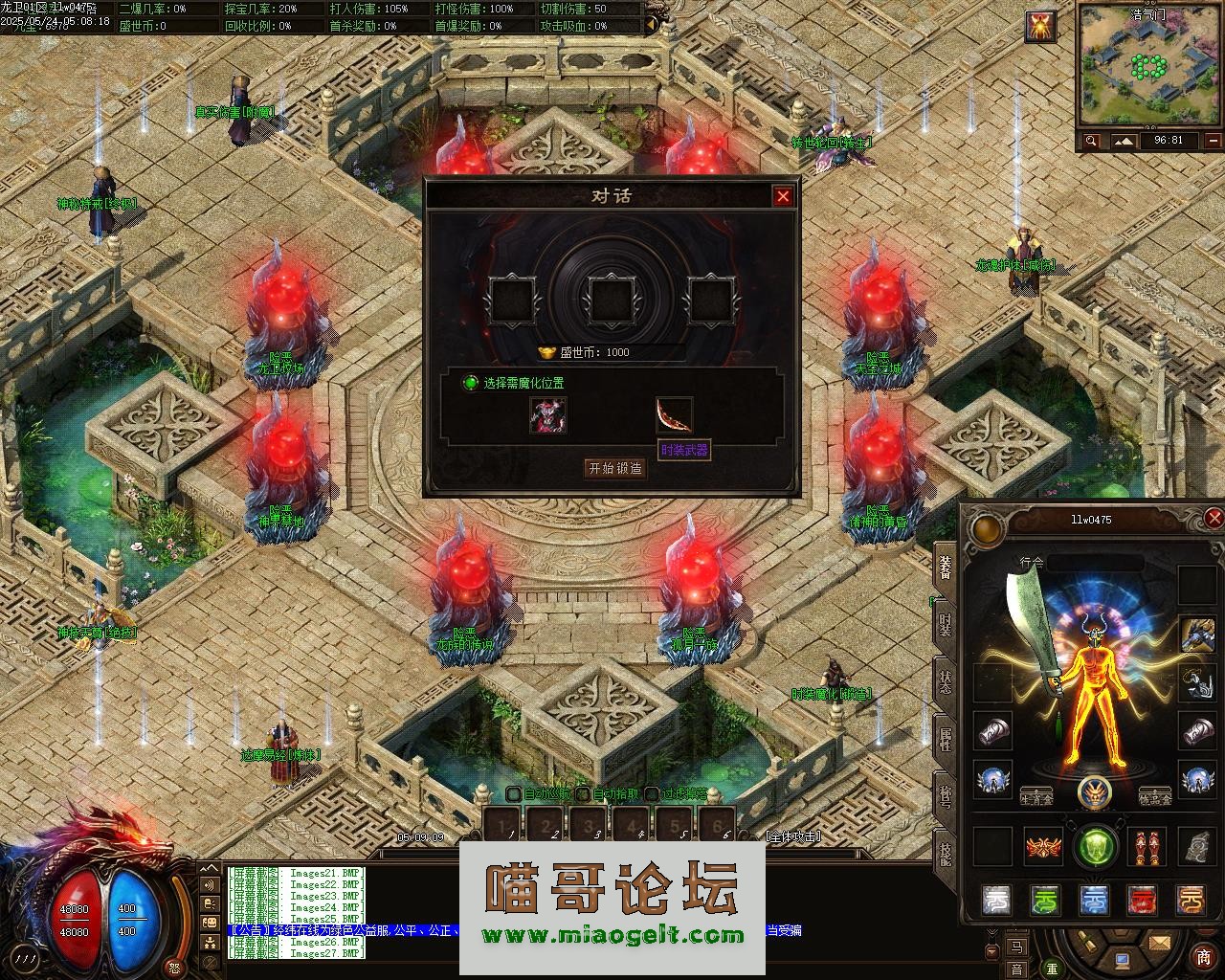The height and width of the screenshot is (980, 1225).
Task: Open the 状态 status tab
Action: 945,682
